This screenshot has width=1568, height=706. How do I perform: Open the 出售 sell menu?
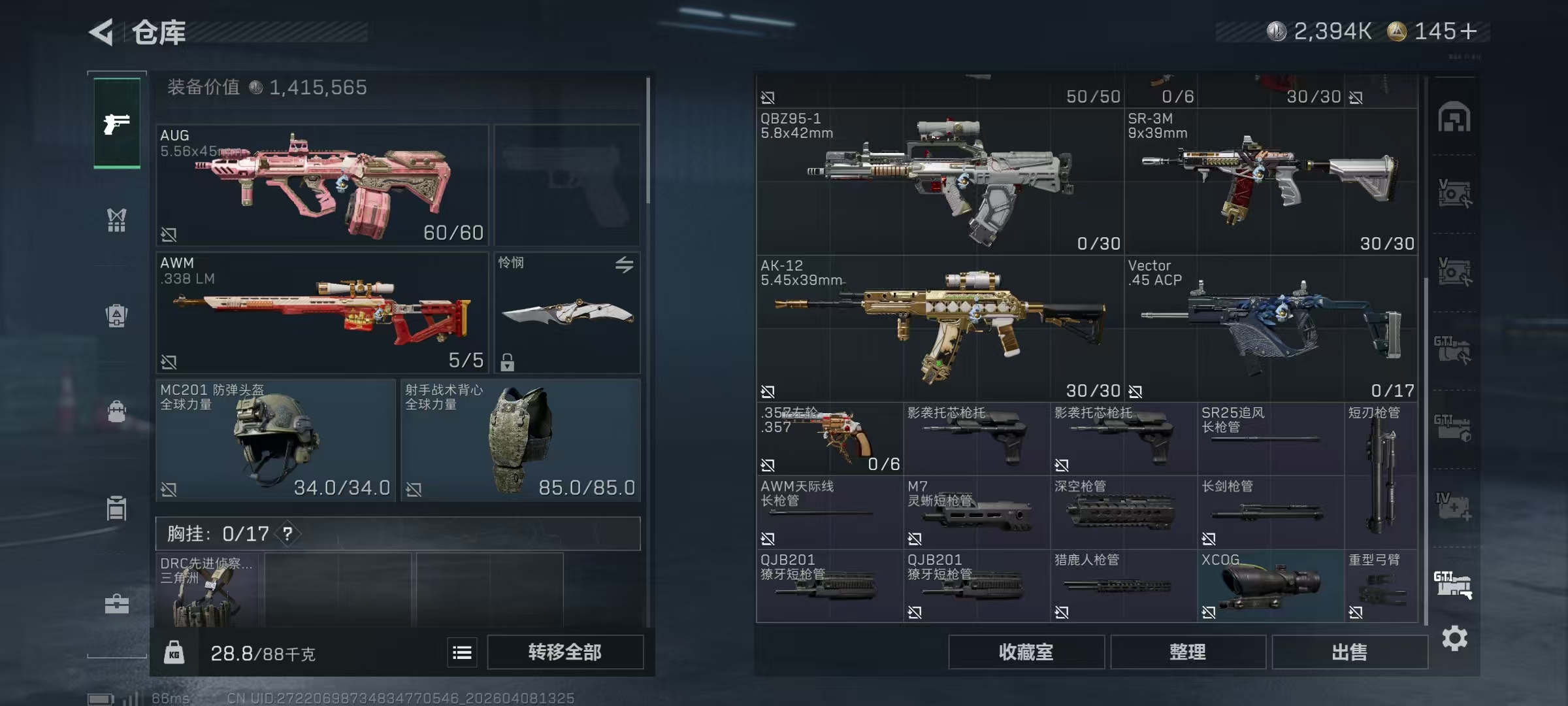1349,652
